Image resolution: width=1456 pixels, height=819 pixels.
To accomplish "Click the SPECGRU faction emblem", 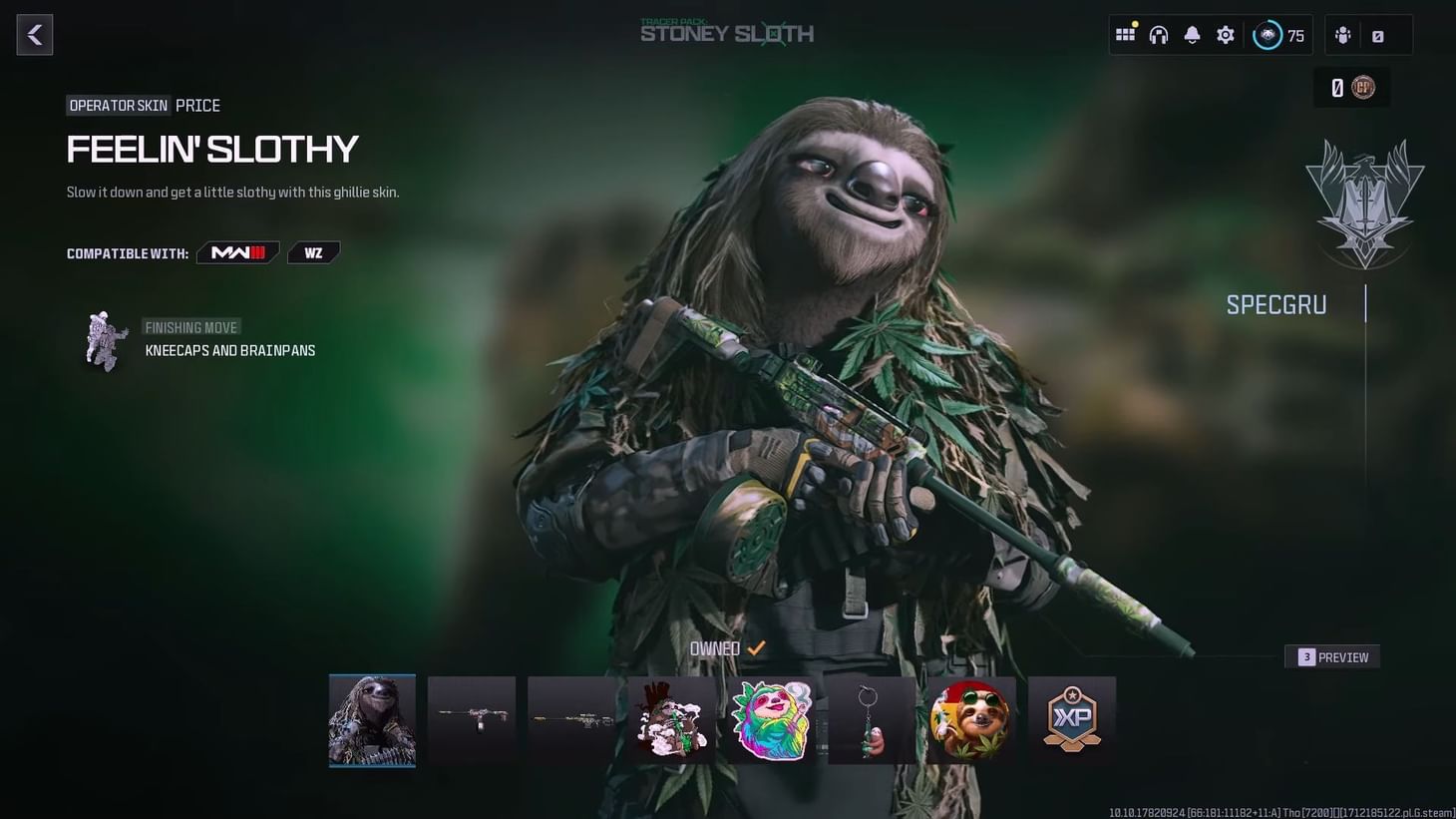I will [x=1364, y=203].
